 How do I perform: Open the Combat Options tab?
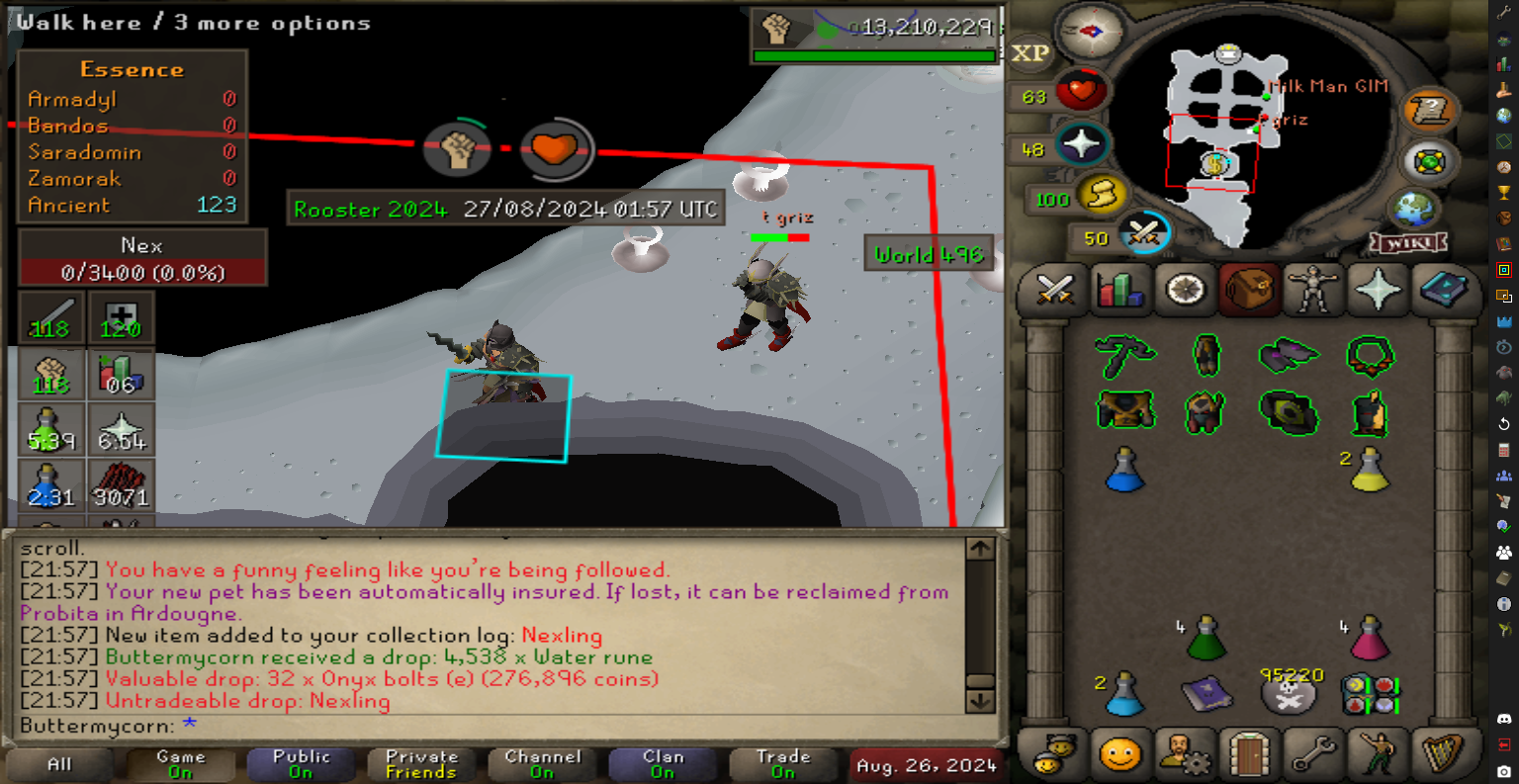point(1054,290)
